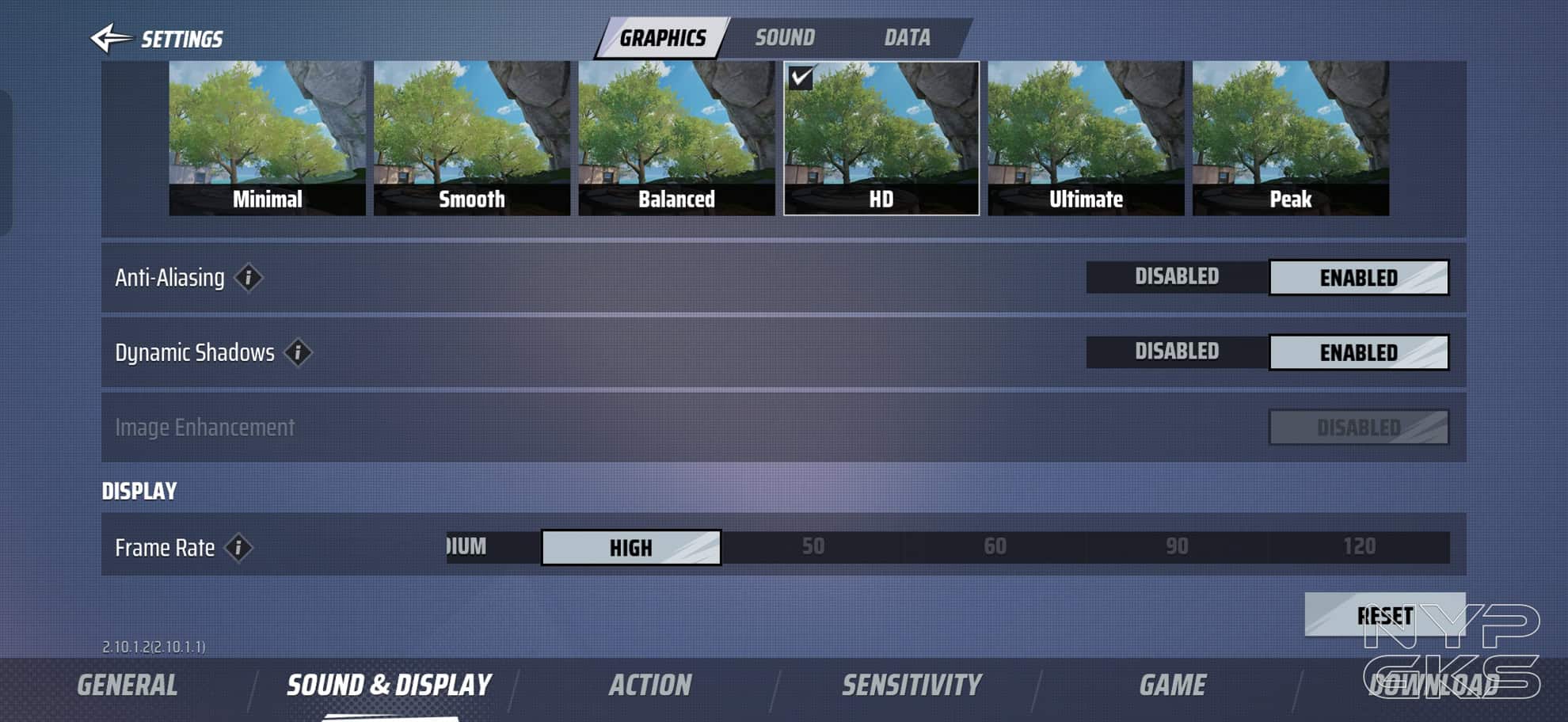The height and width of the screenshot is (722, 1568).
Task: Select the Smooth graphics preset
Action: click(x=472, y=139)
